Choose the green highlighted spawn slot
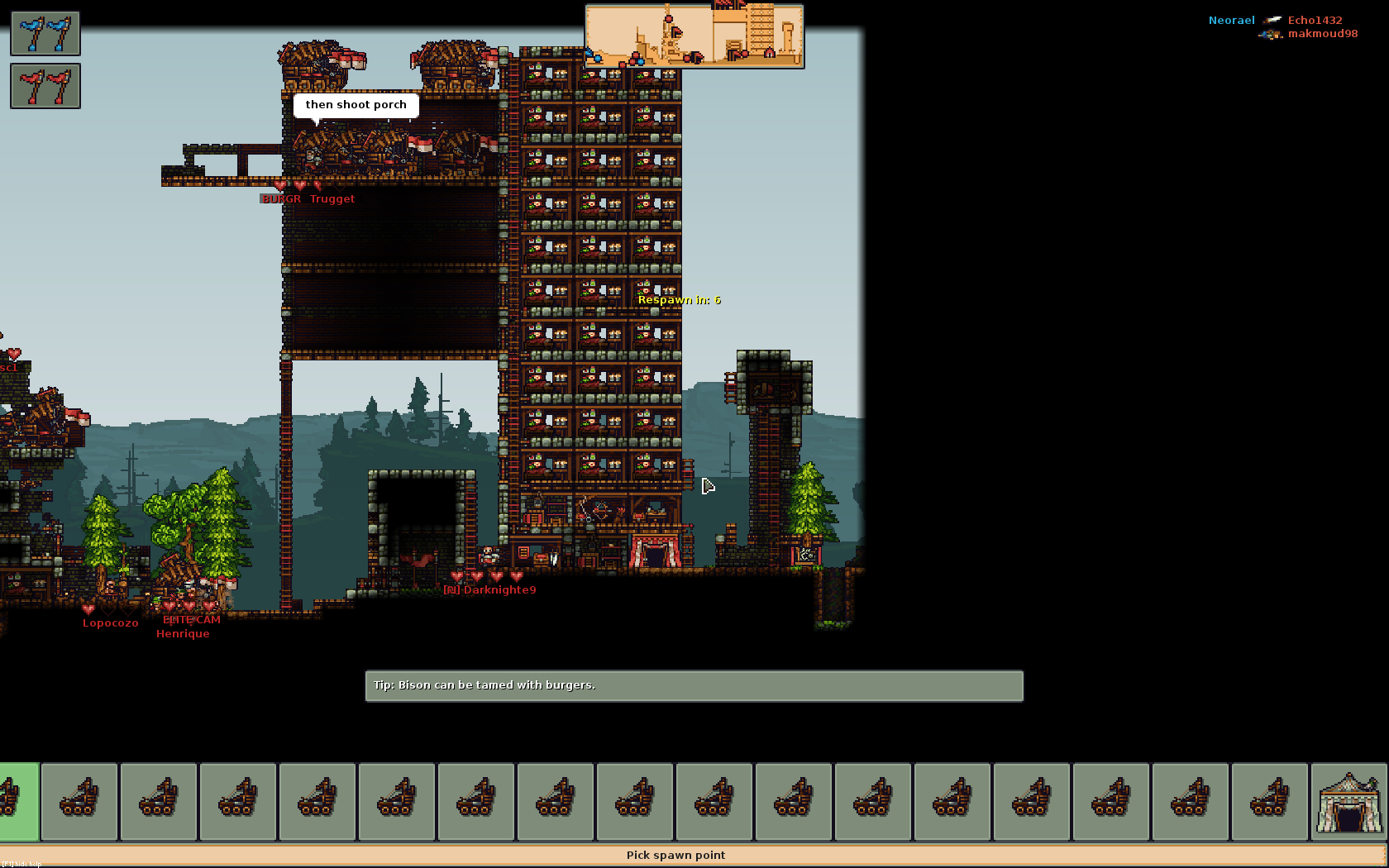This screenshot has width=1389, height=868. 18,802
